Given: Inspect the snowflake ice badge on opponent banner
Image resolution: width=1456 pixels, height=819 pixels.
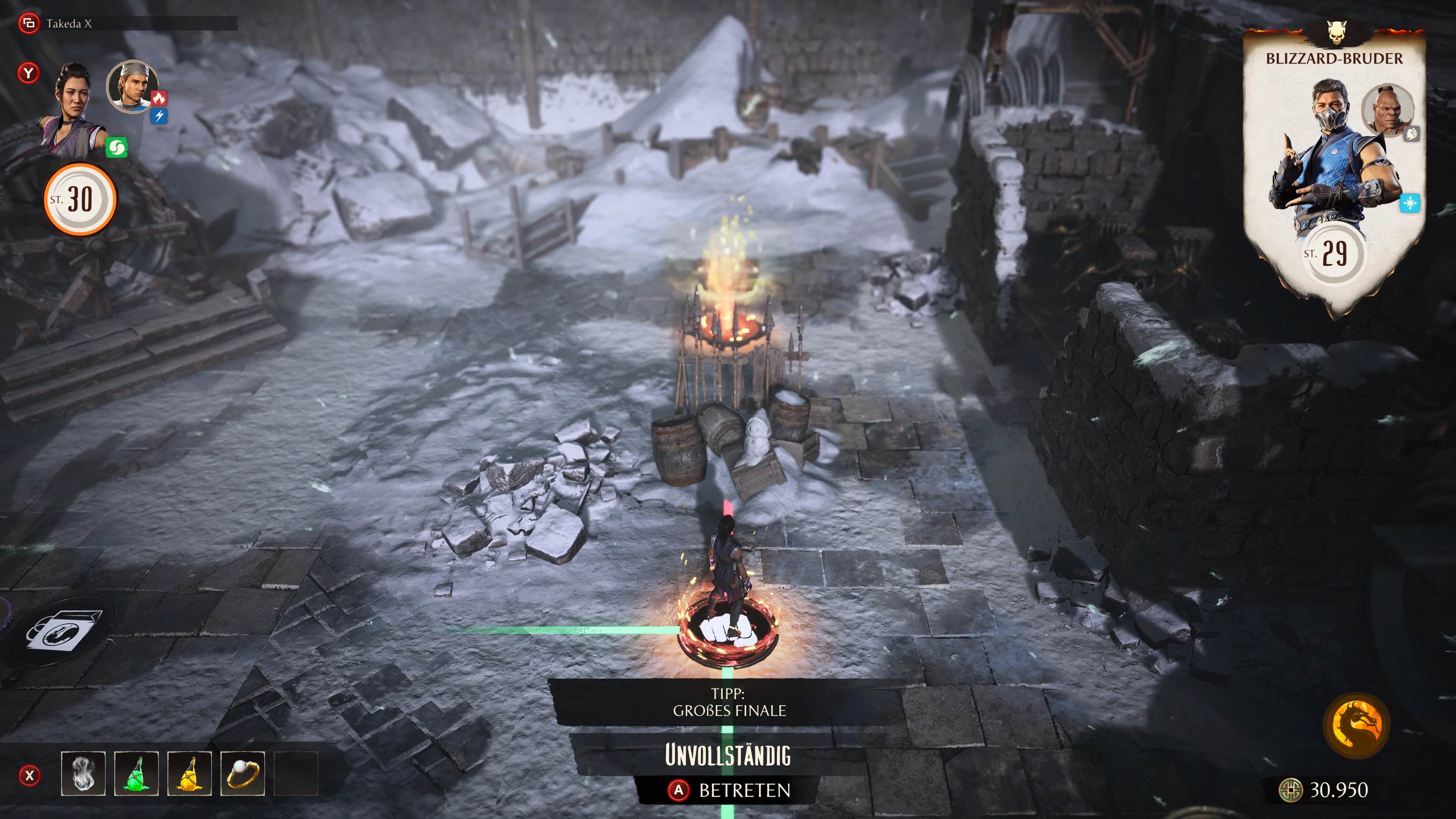Looking at the screenshot, I should (x=1410, y=203).
